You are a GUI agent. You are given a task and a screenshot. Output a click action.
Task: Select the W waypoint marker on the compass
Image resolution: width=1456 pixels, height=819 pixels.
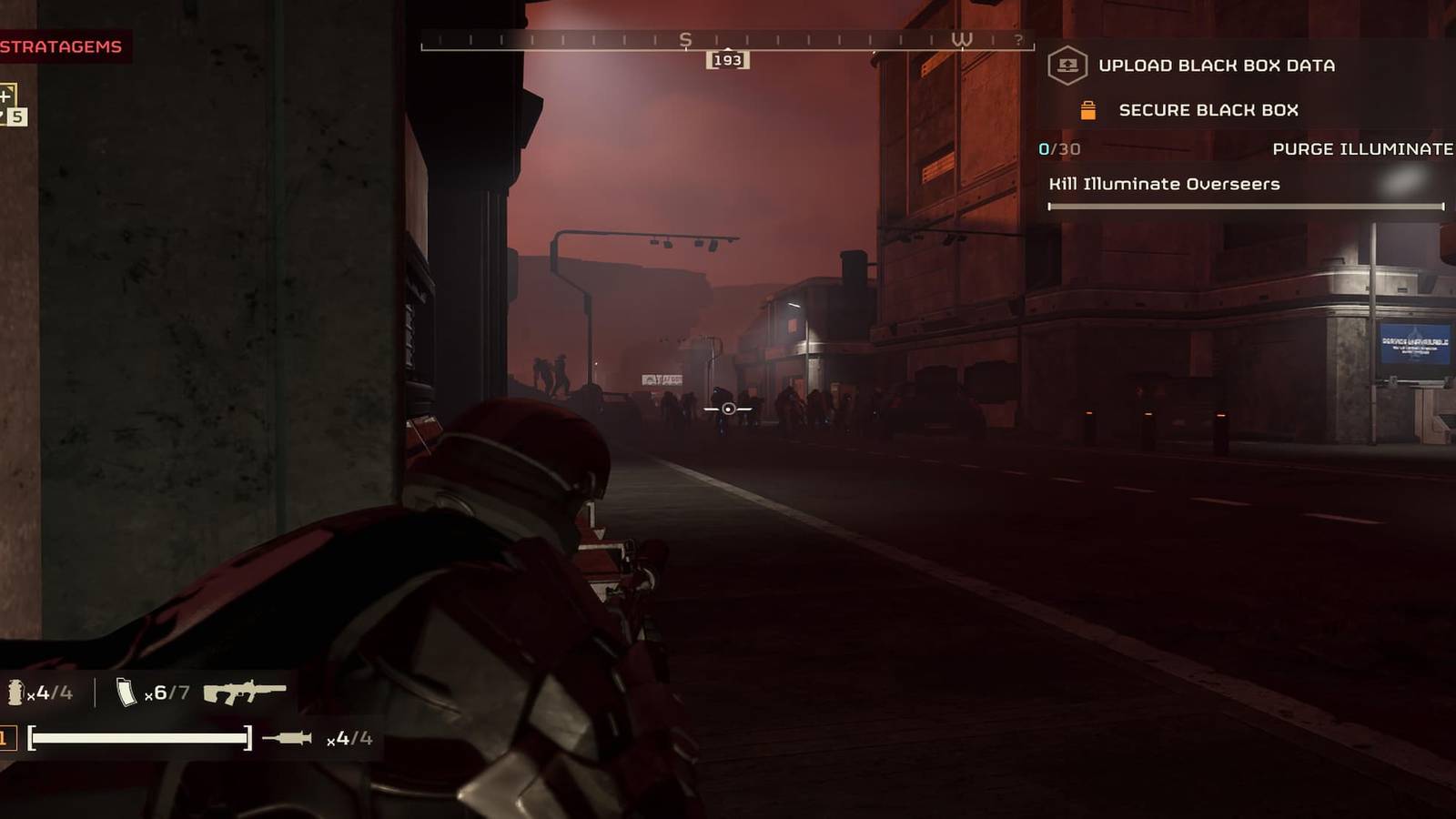(x=963, y=39)
